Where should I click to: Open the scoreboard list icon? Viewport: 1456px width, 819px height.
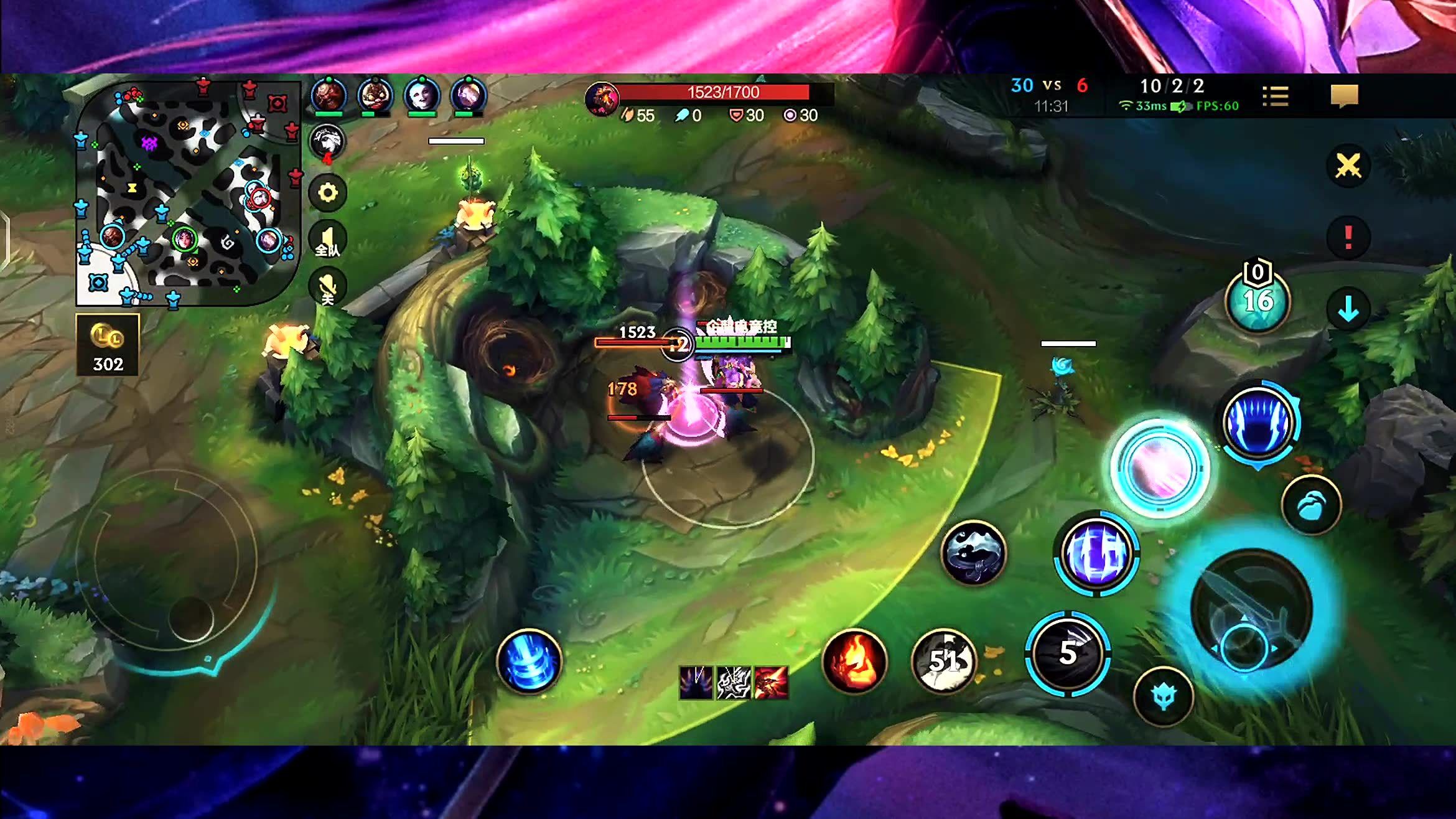(x=1275, y=96)
